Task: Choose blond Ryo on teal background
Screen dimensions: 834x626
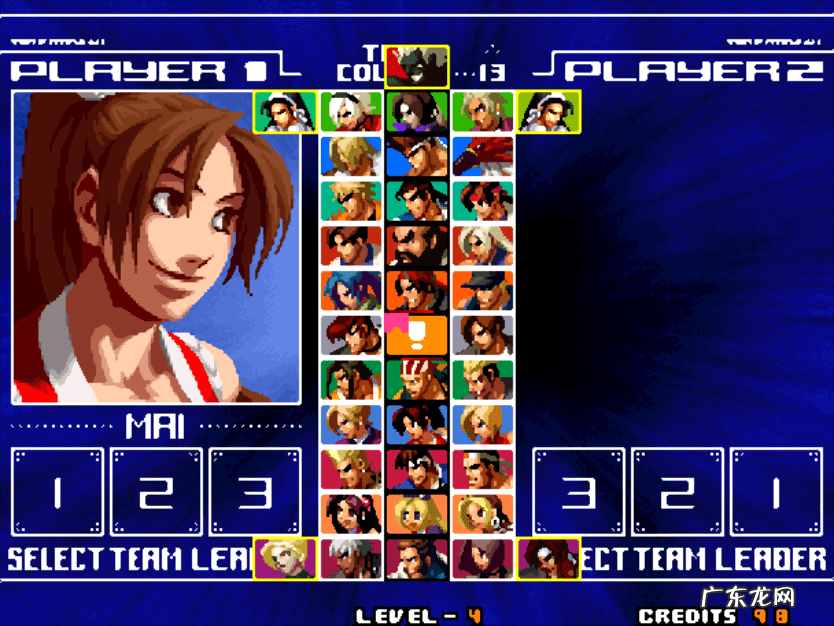Action: click(x=351, y=200)
